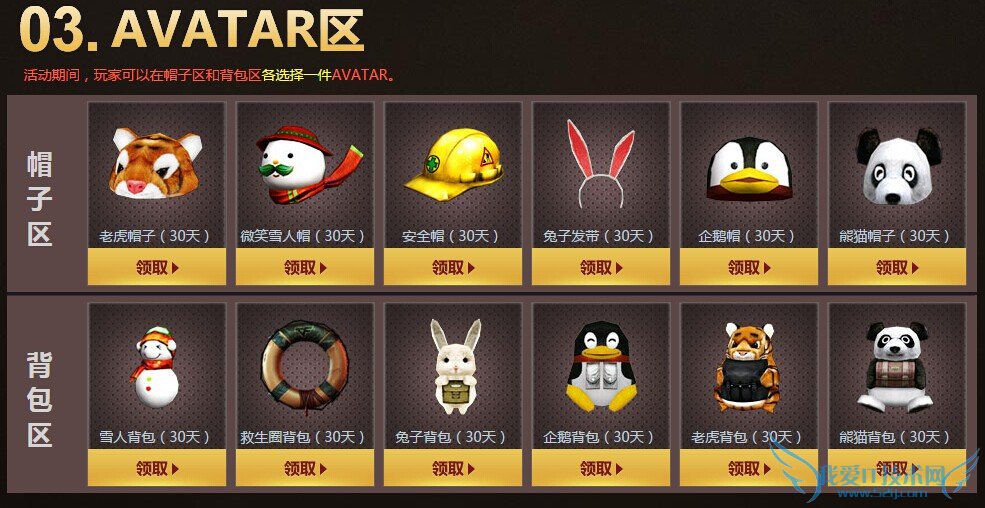Image resolution: width=985 pixels, height=508 pixels.
Task: Claim the panda hat (熊猫帽子)
Action: [897, 267]
